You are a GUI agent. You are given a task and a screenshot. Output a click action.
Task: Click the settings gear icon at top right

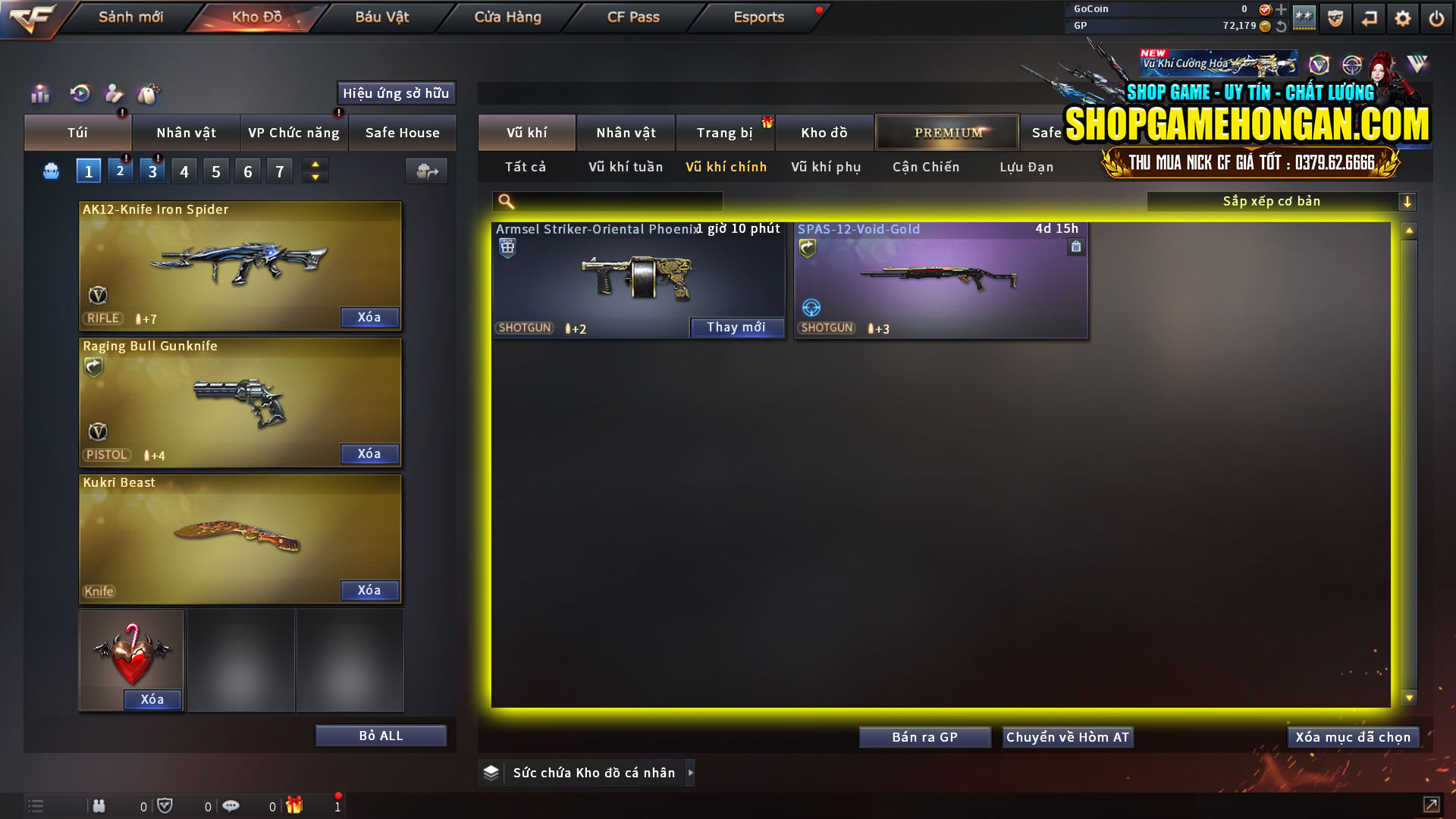(x=1402, y=17)
